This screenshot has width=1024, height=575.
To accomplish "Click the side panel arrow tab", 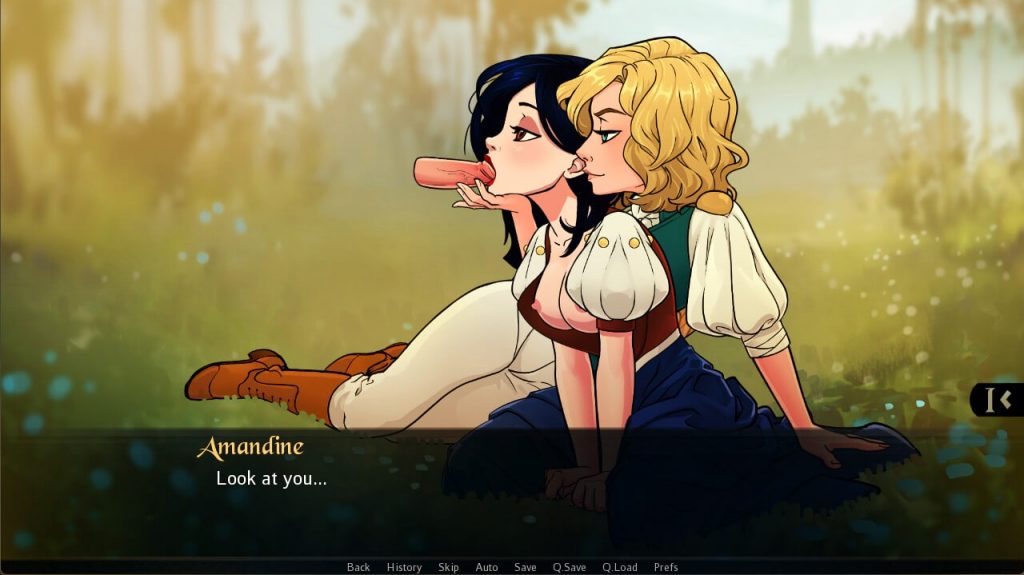I will coord(998,400).
